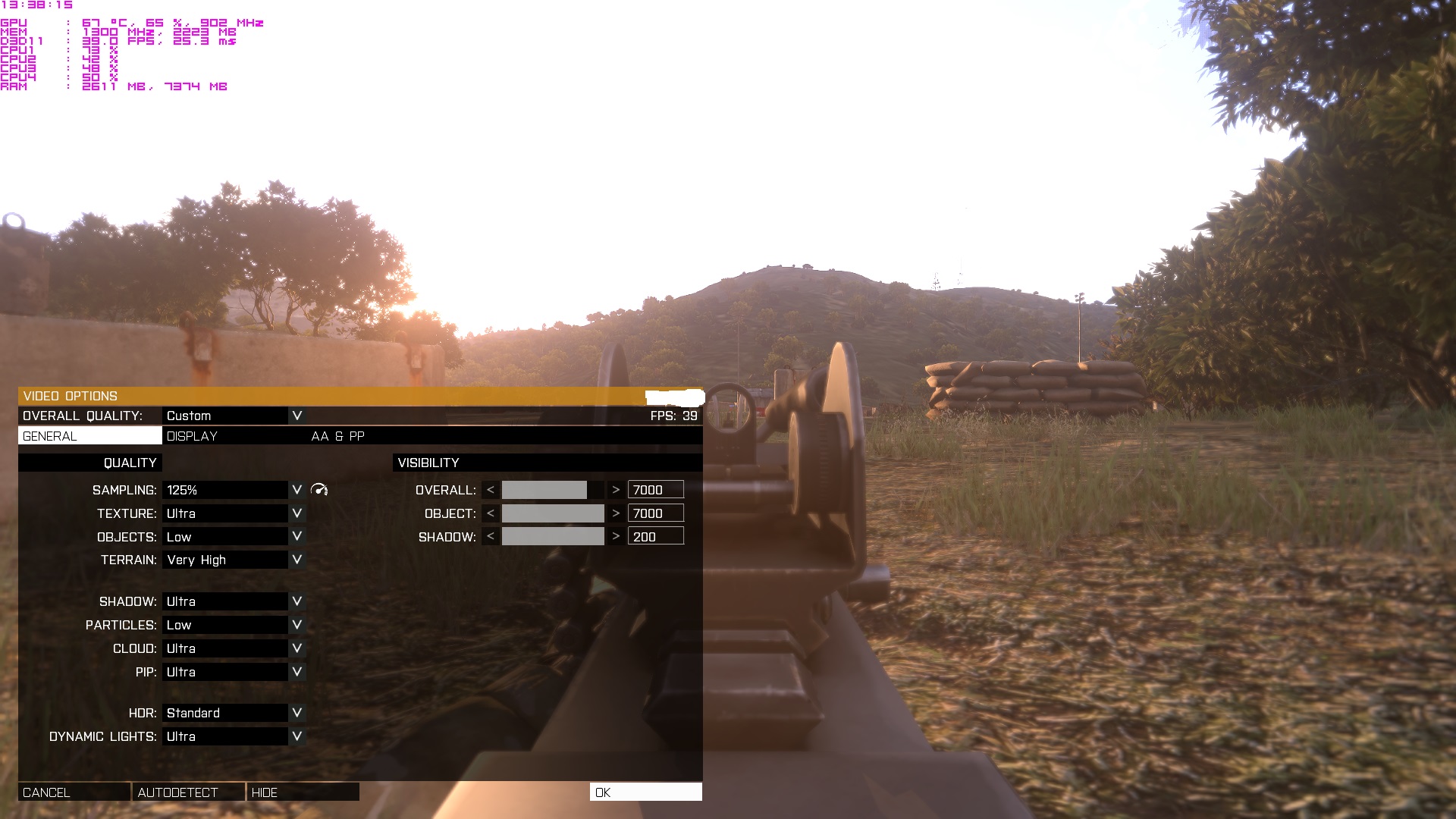Open the Overall Quality dropdown
Screen dimensions: 1456x819
click(297, 416)
